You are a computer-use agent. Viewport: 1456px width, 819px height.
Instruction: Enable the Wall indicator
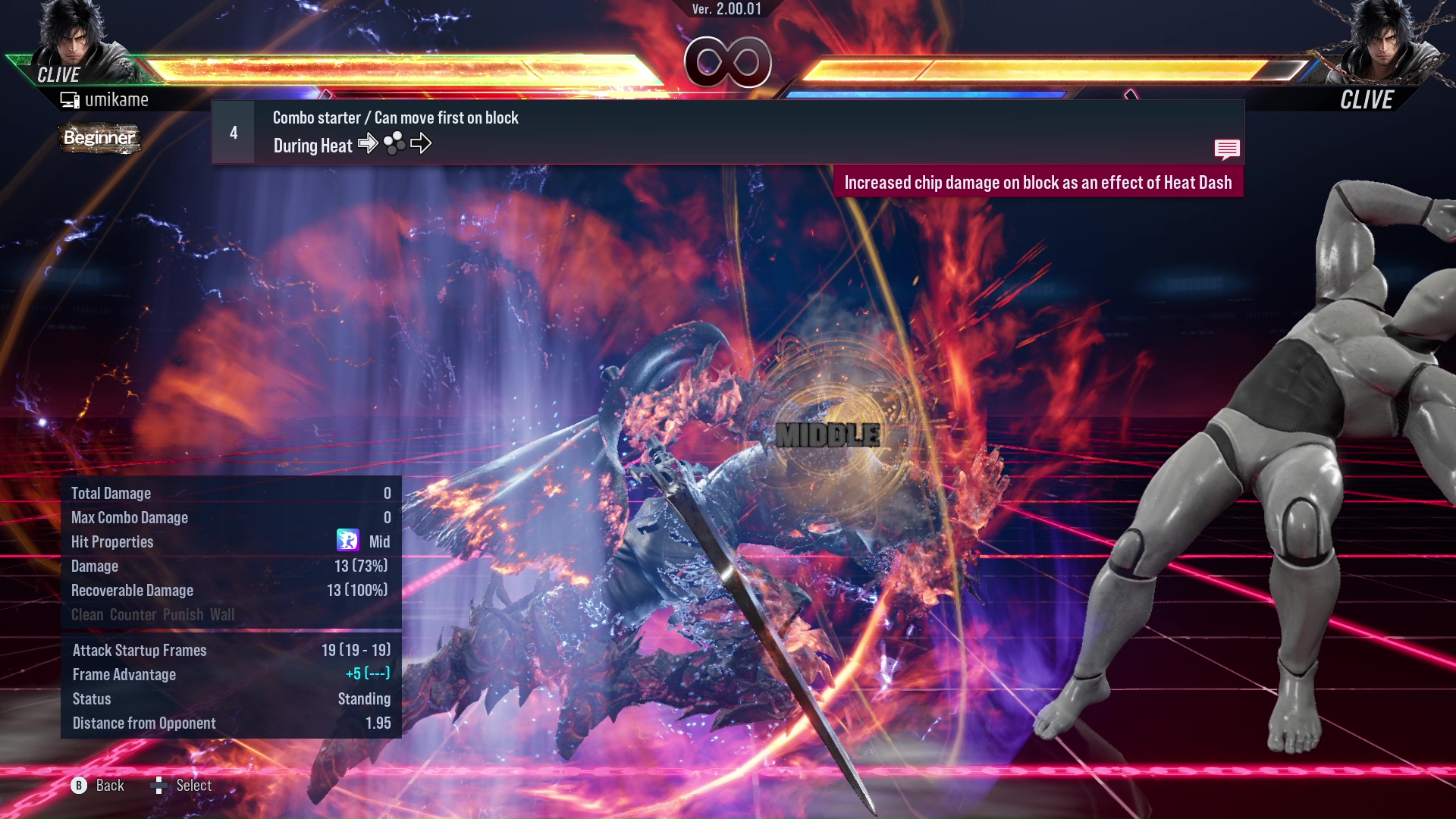coord(224,615)
